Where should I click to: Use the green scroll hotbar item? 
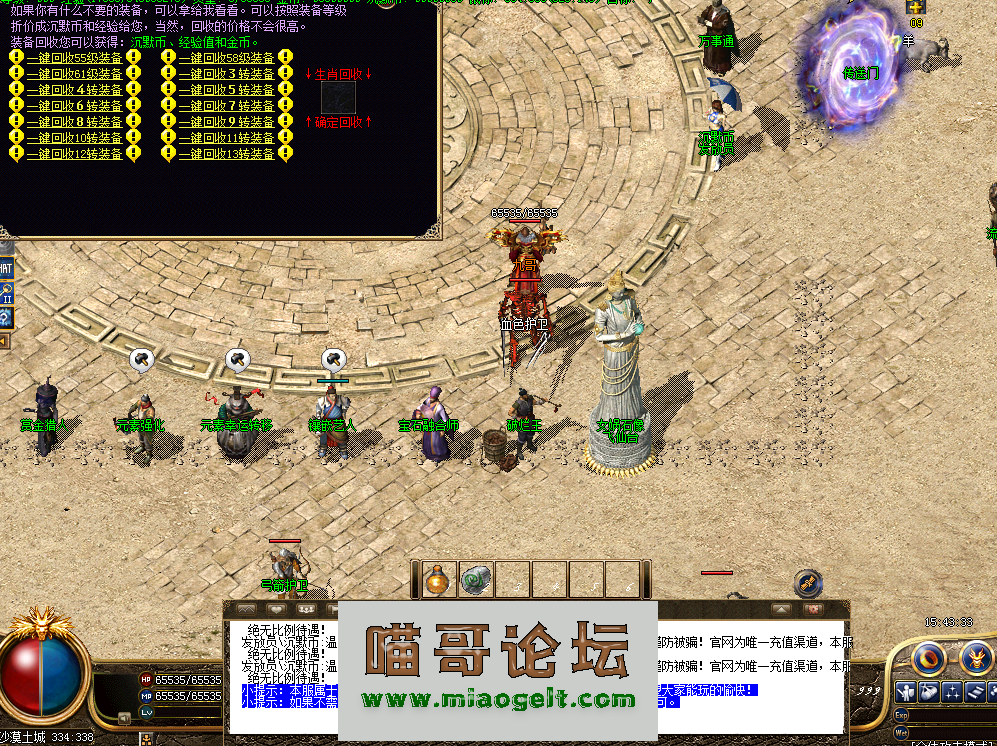[x=474, y=580]
